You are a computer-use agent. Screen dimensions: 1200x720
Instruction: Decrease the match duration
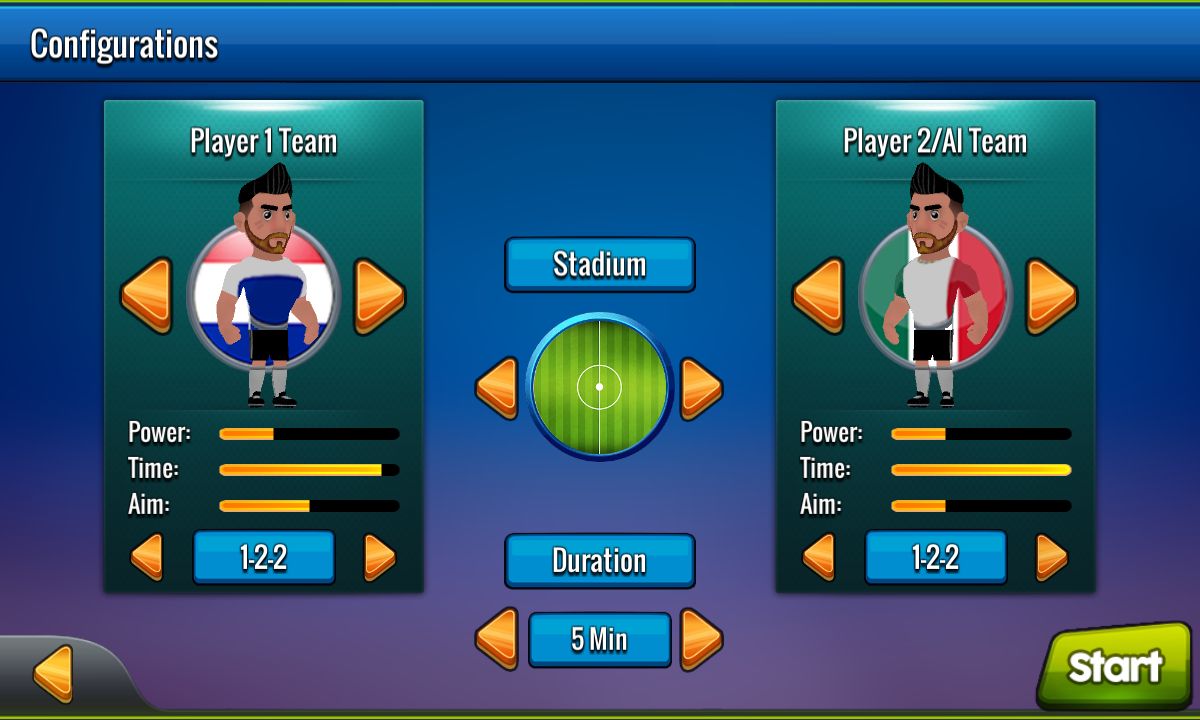pyautogui.click(x=496, y=638)
